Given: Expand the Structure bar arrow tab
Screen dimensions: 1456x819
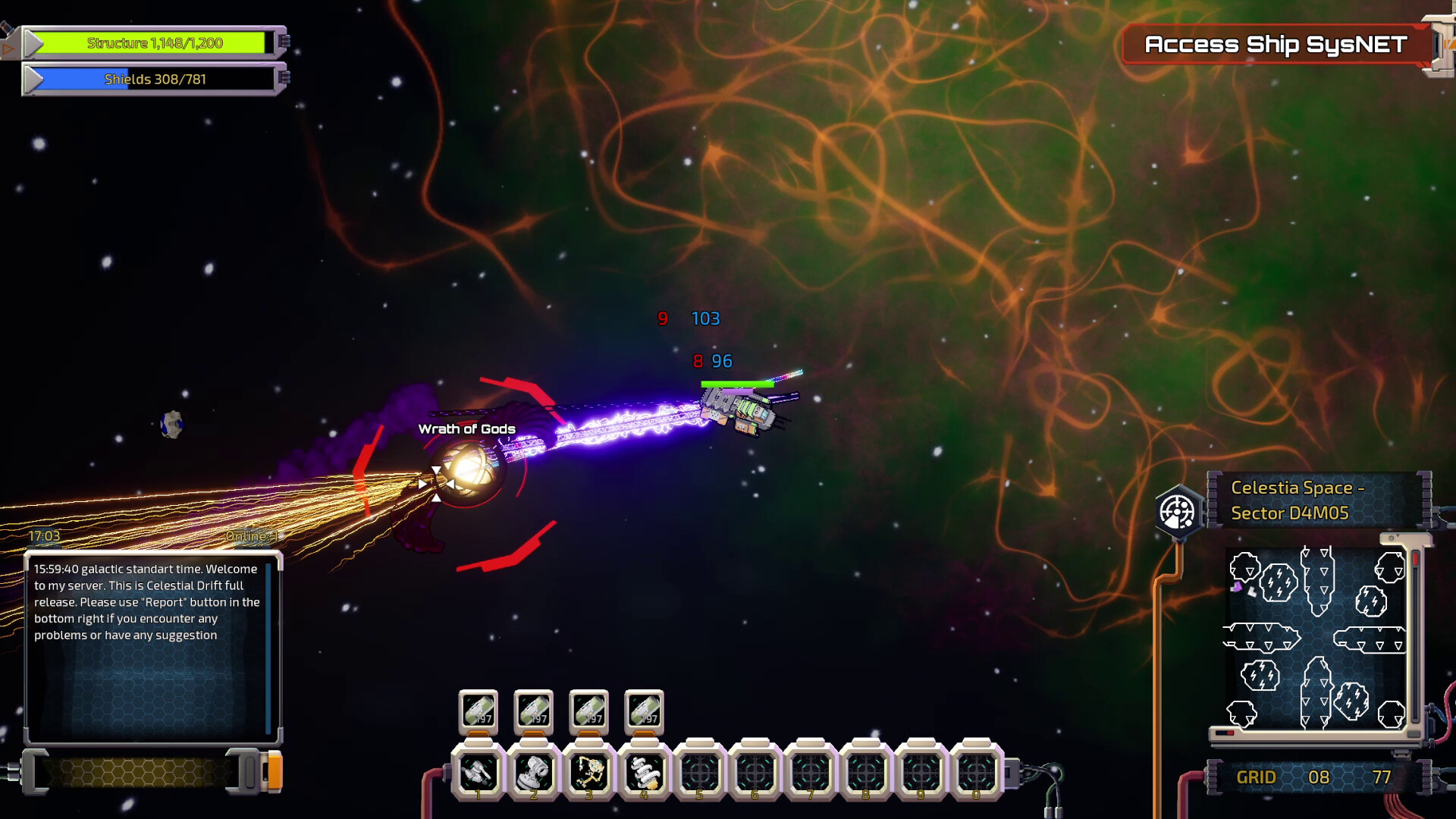Looking at the screenshot, I should point(34,43).
